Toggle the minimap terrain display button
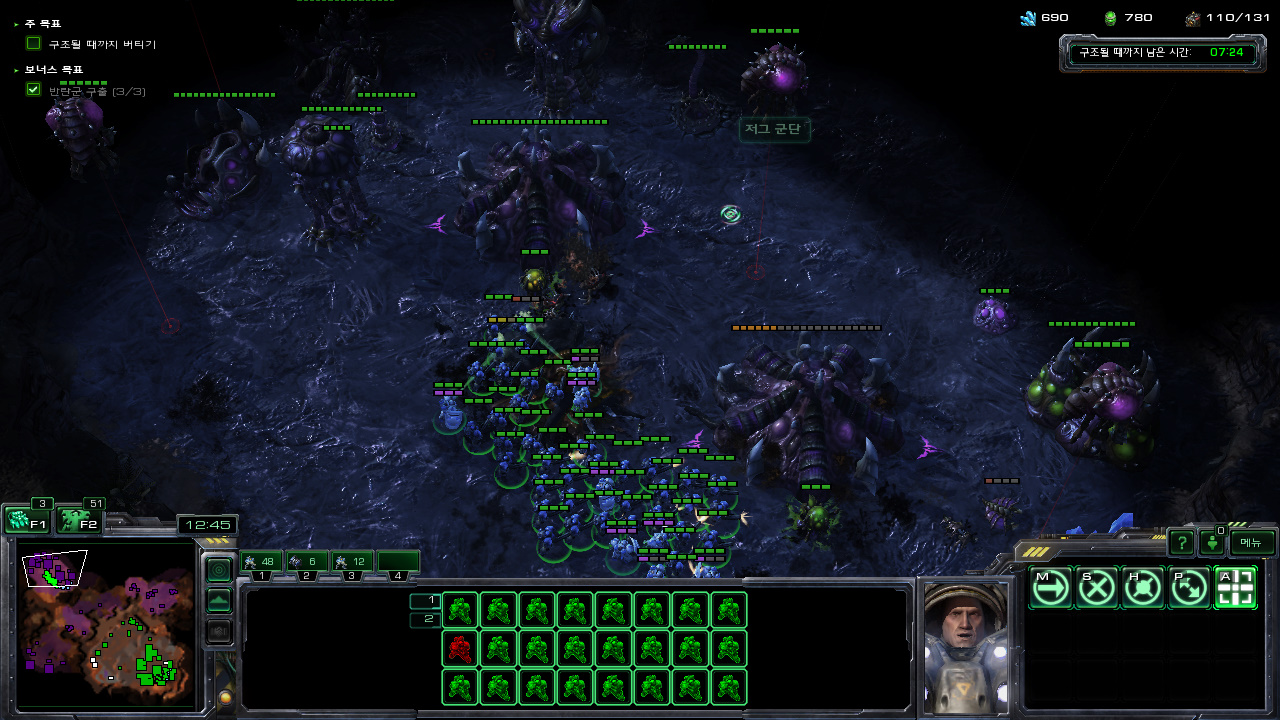 [218, 601]
